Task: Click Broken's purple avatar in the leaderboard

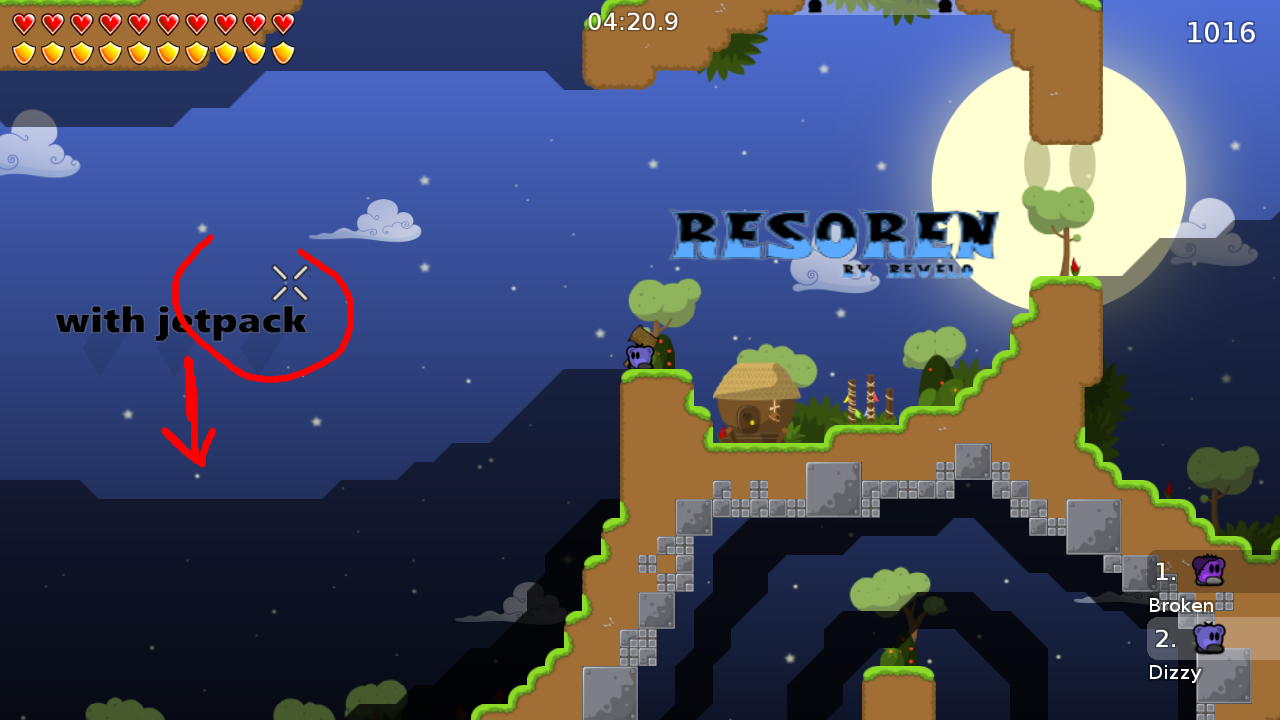Action: (x=1207, y=570)
